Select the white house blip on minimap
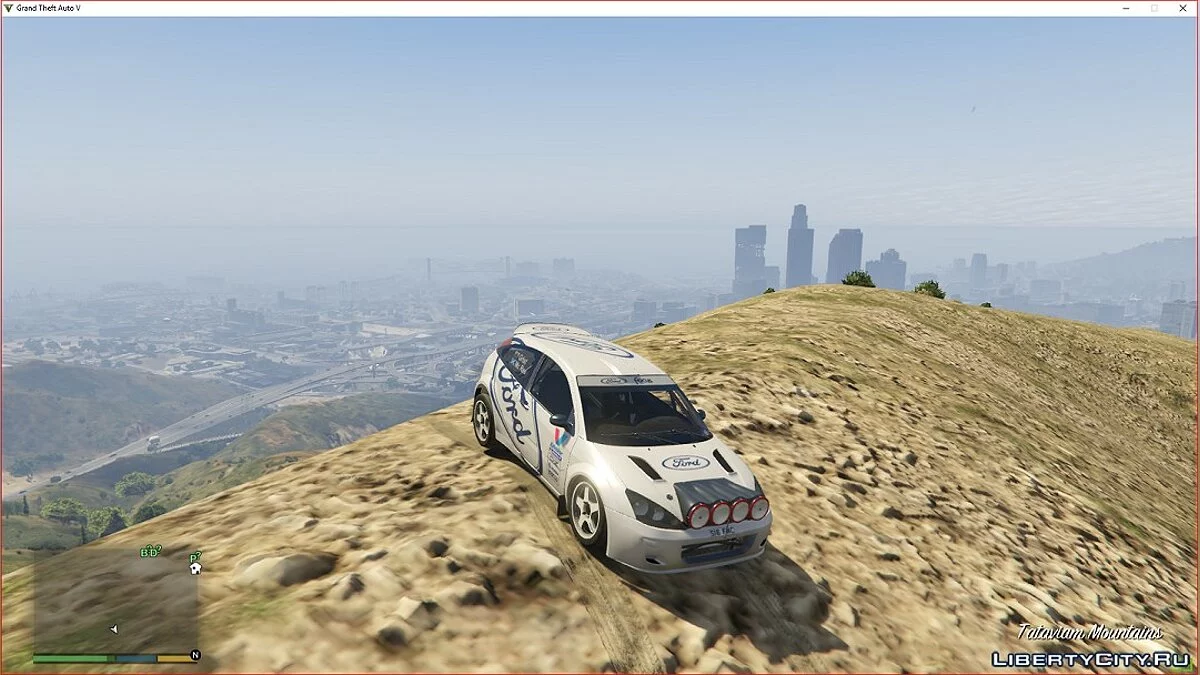Image resolution: width=1200 pixels, height=675 pixels. (x=195, y=568)
